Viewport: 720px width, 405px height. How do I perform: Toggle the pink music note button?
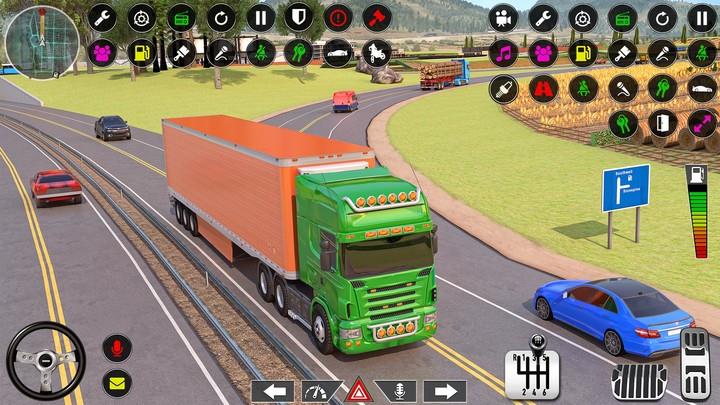click(x=504, y=51)
